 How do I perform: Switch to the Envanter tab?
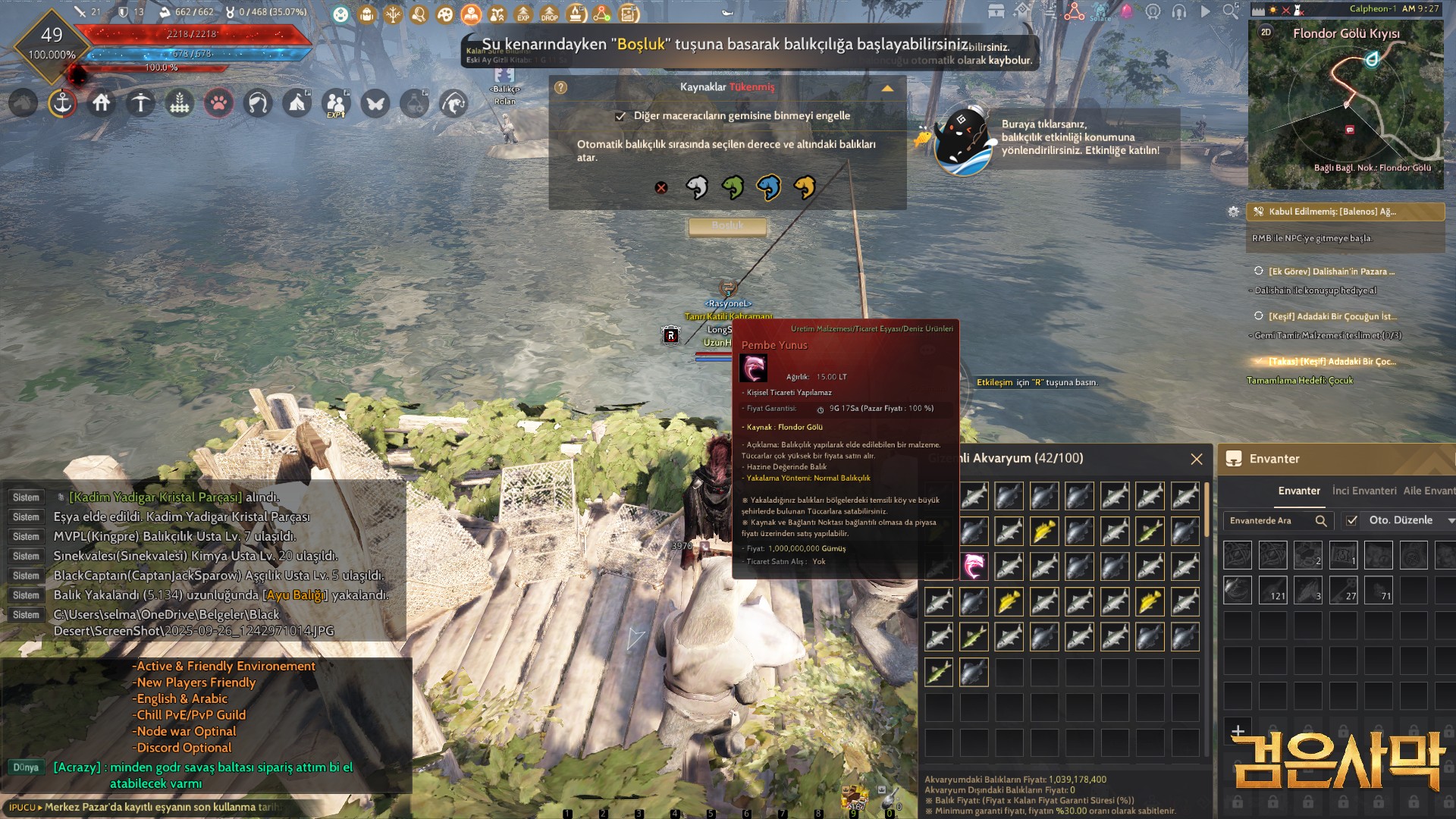tap(1298, 491)
